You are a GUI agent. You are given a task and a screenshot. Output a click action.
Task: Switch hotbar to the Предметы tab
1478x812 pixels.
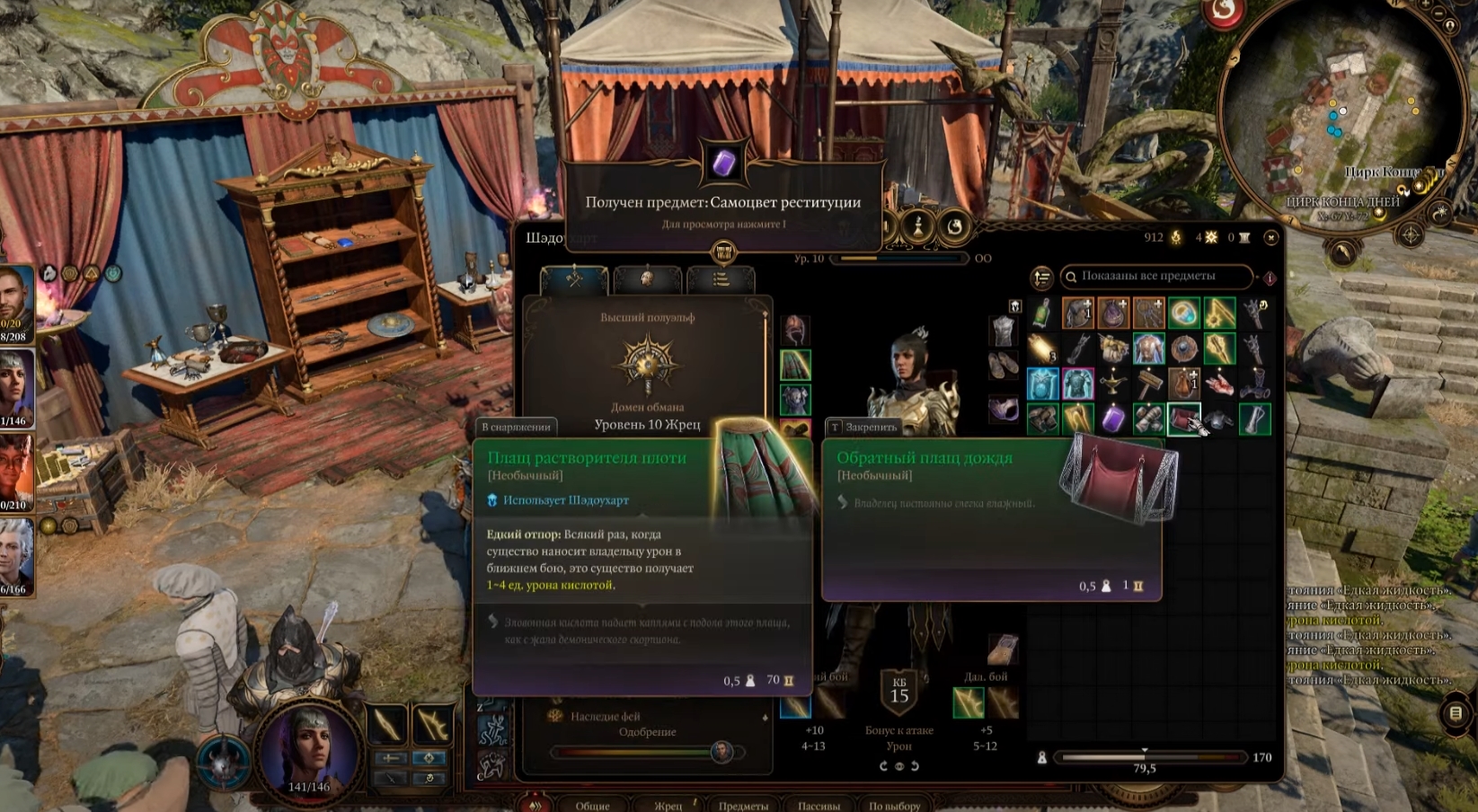[743, 805]
